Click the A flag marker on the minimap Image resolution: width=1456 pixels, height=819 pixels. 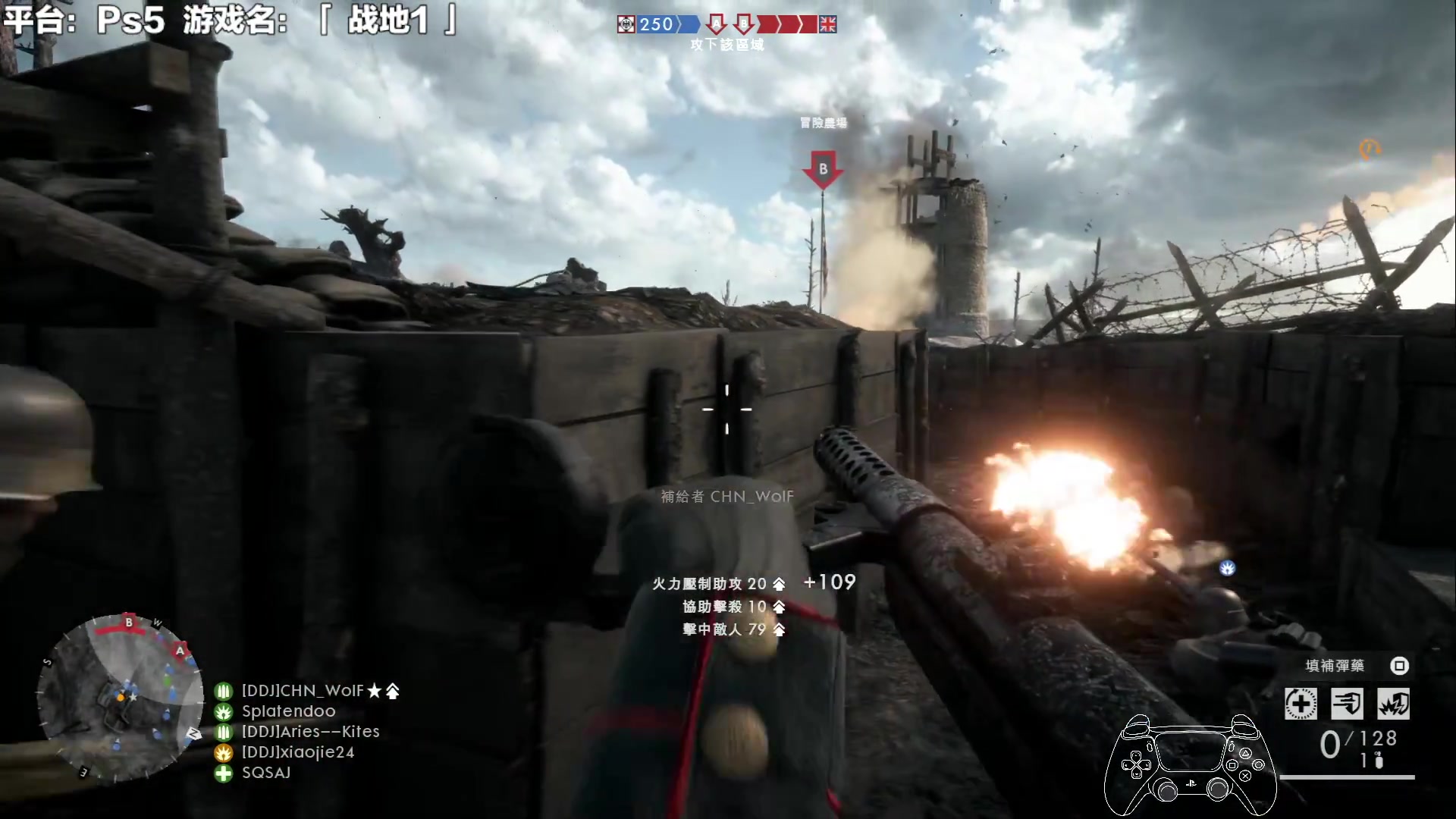pos(180,650)
